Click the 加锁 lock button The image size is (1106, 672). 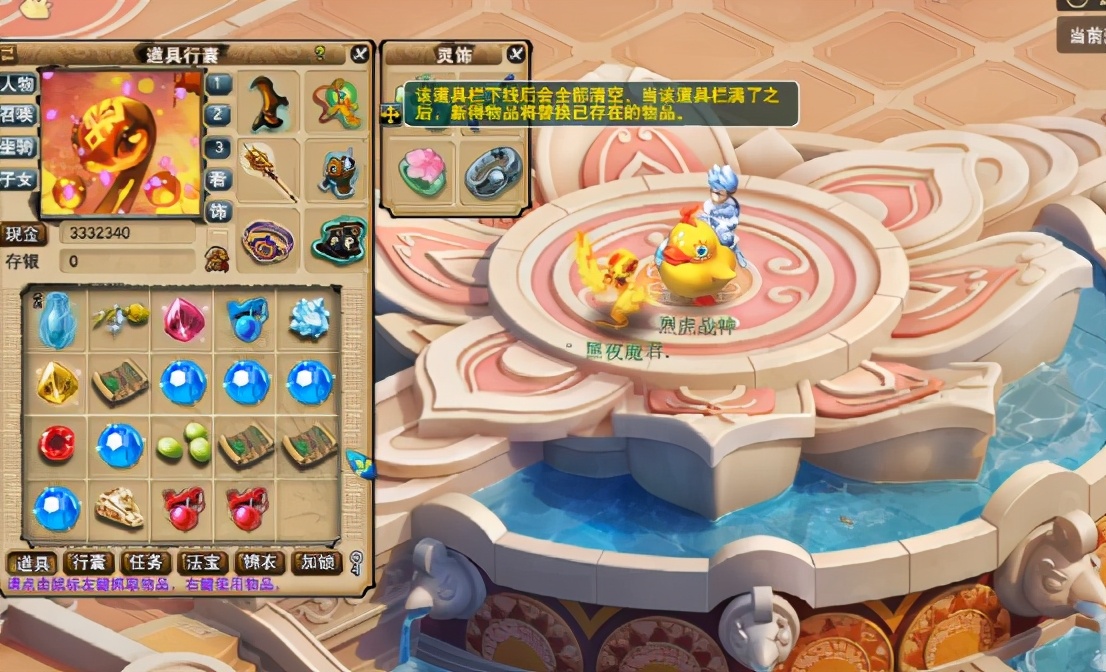[x=316, y=563]
